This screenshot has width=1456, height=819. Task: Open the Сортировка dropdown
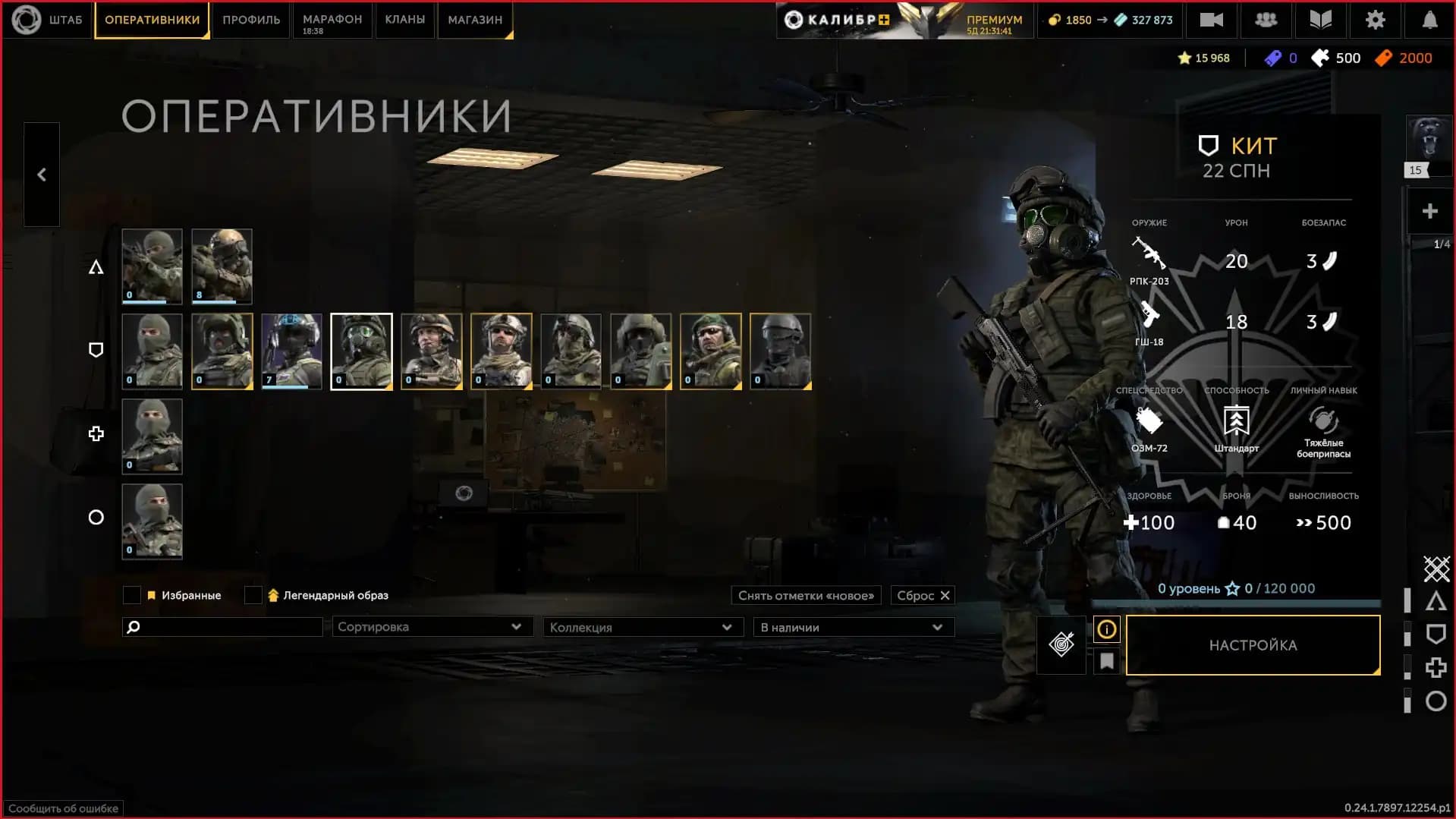click(432, 627)
